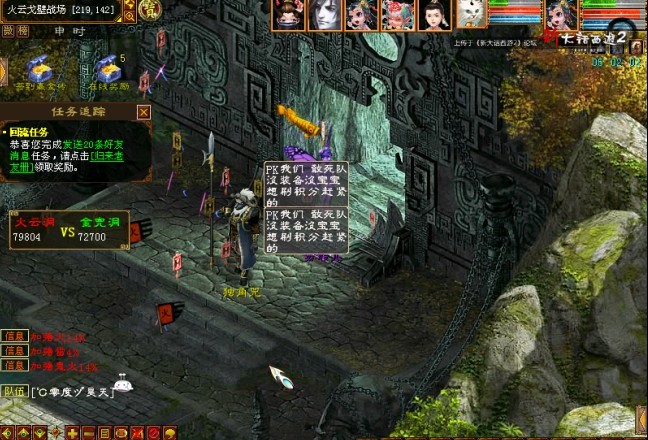The width and height of the screenshot is (648, 440).
Task: Click the round gold 宝 button
Action: 149,11
